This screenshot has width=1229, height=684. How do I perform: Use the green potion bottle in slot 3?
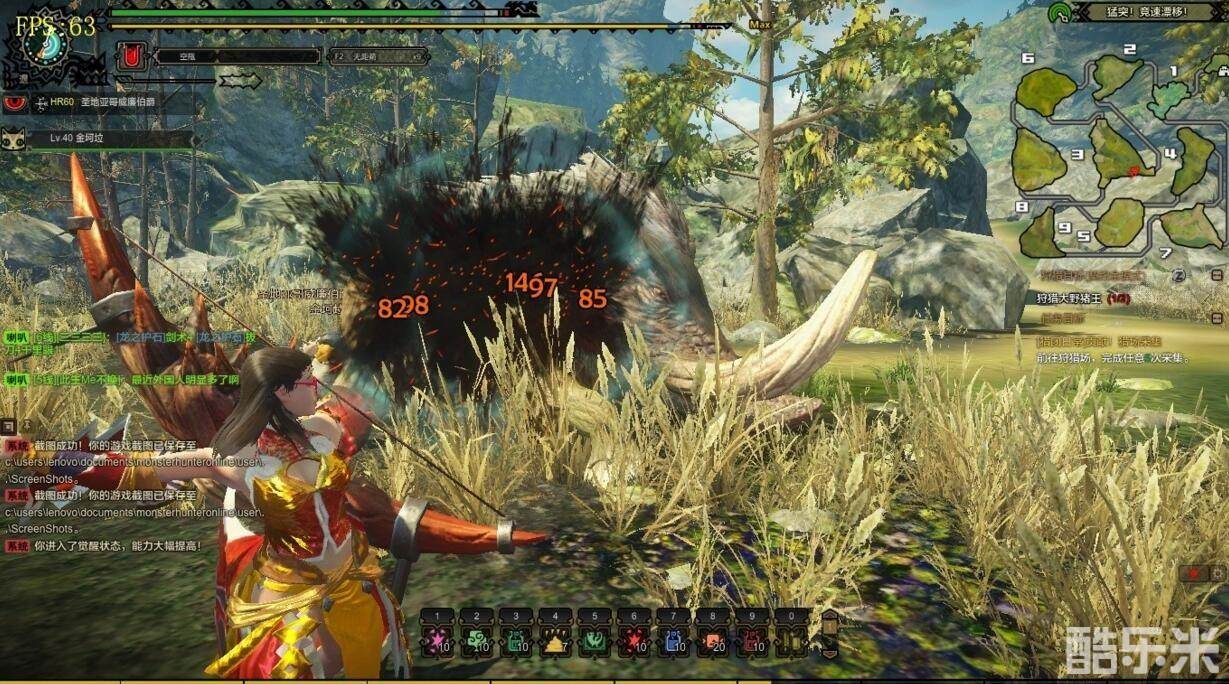coord(515,639)
